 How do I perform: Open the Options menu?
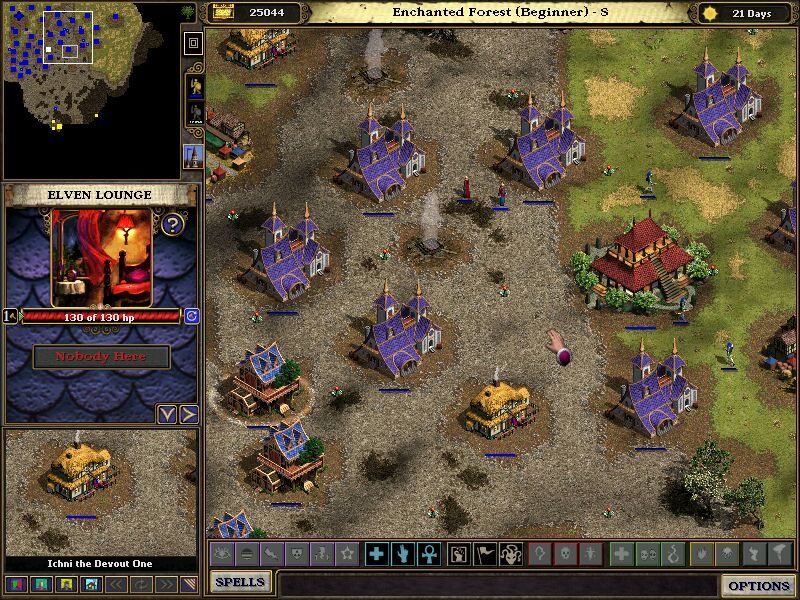coord(759,586)
